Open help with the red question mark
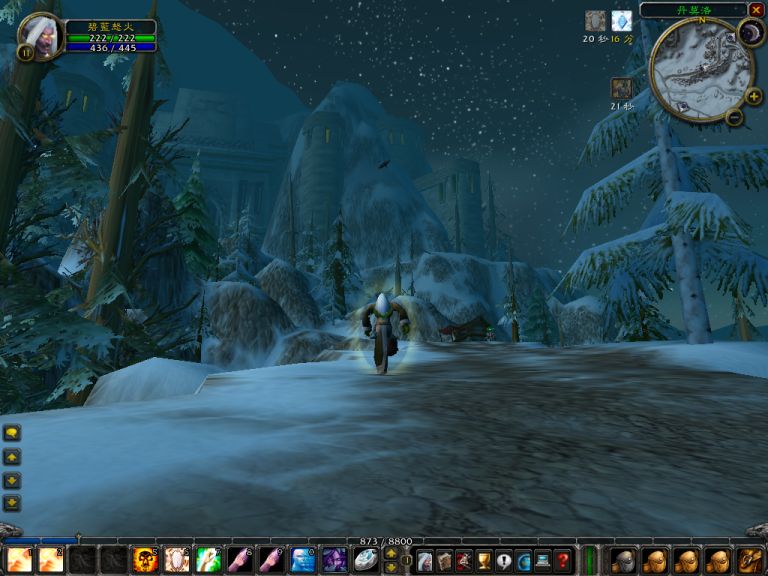 [x=563, y=561]
